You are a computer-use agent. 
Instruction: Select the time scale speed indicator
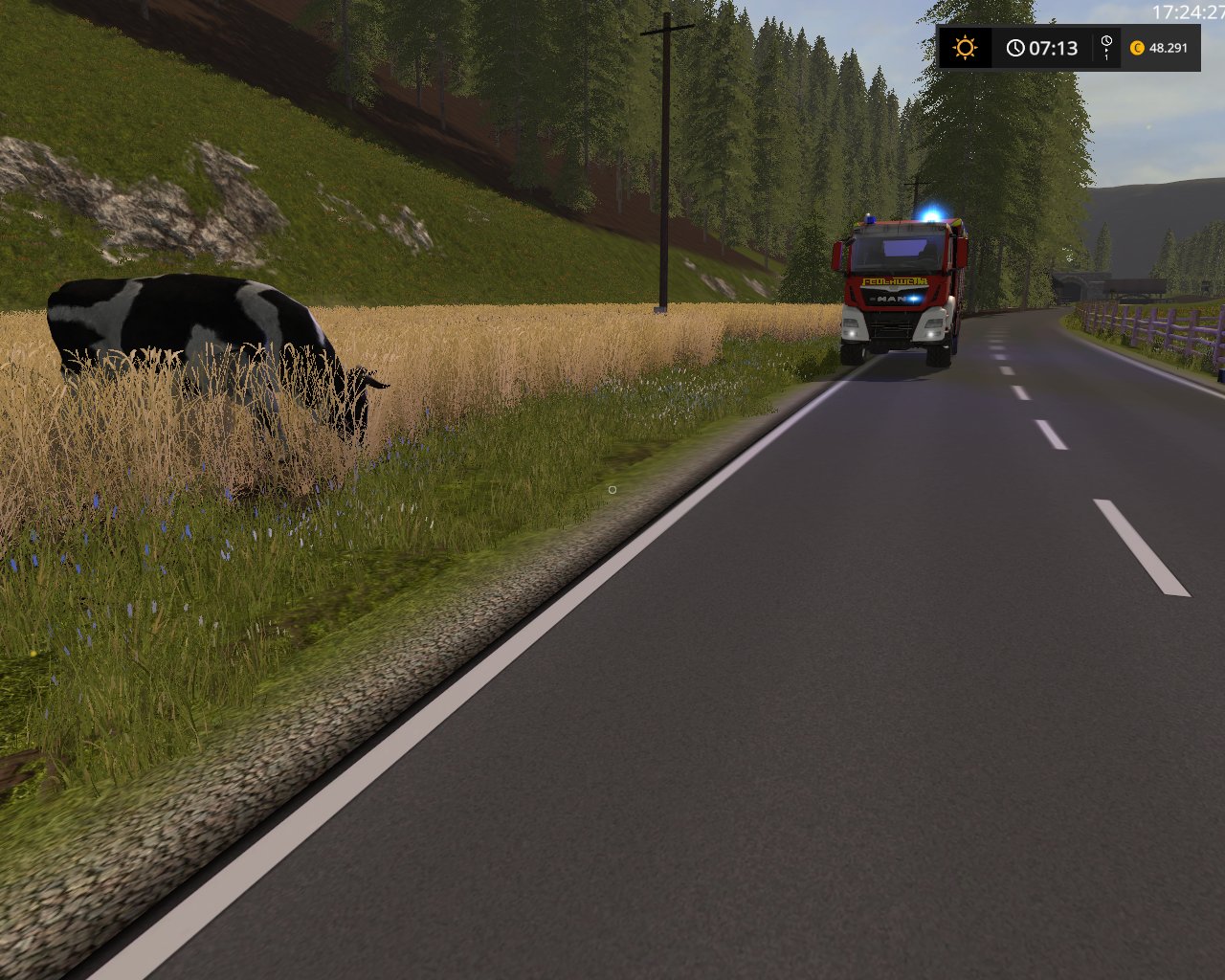point(1106,47)
